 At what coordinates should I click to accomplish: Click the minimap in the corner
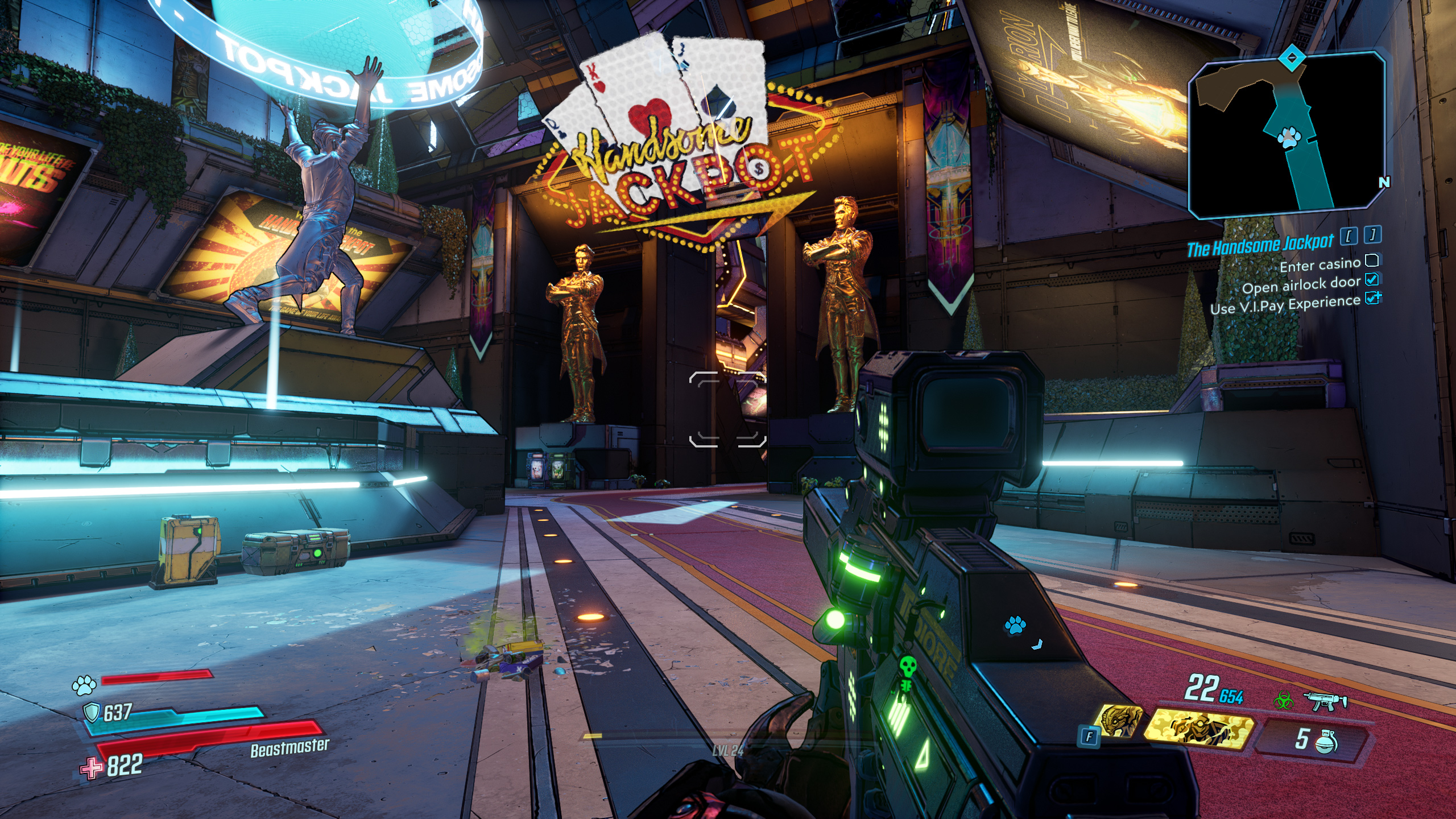tap(1287, 136)
